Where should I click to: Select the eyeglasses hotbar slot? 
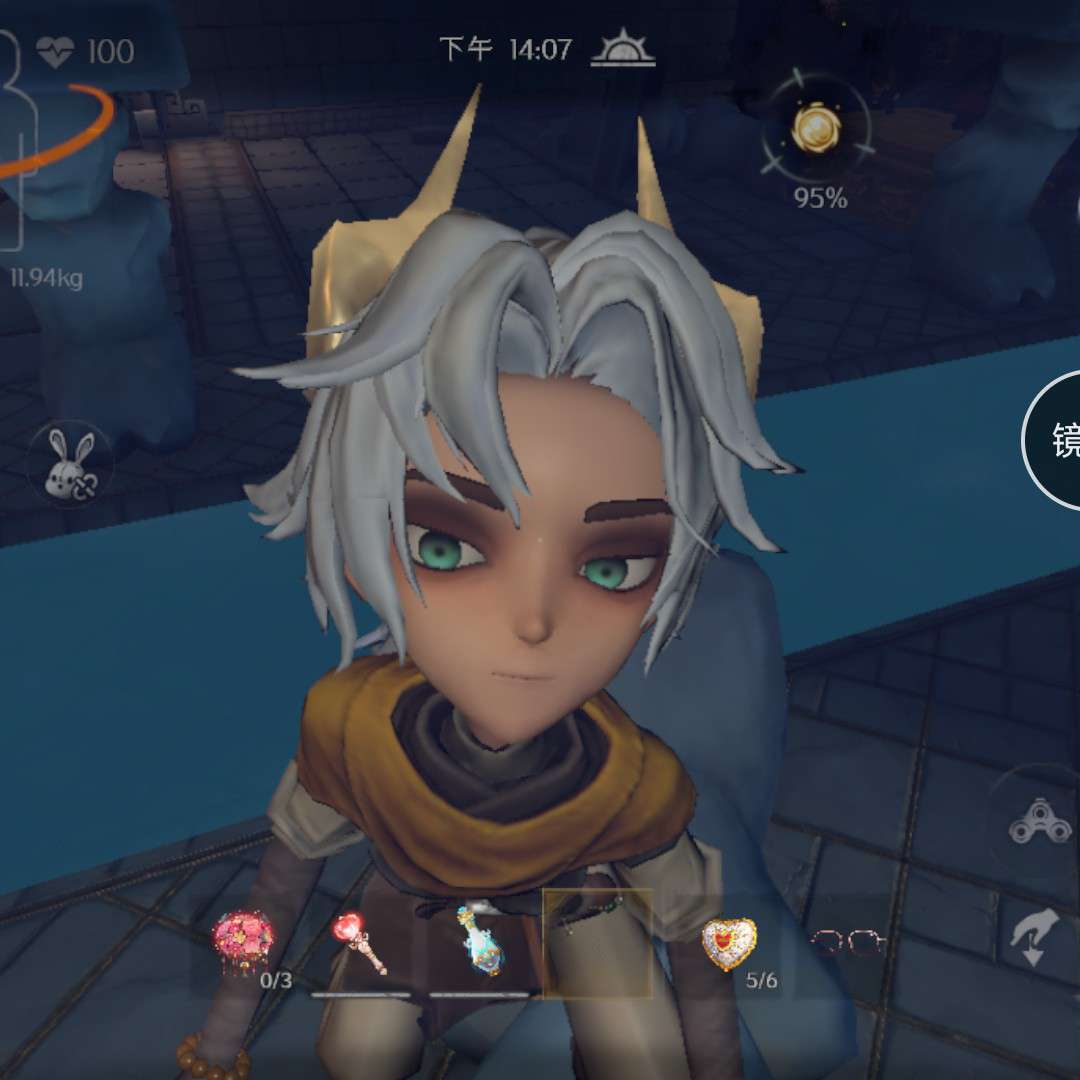(x=847, y=942)
